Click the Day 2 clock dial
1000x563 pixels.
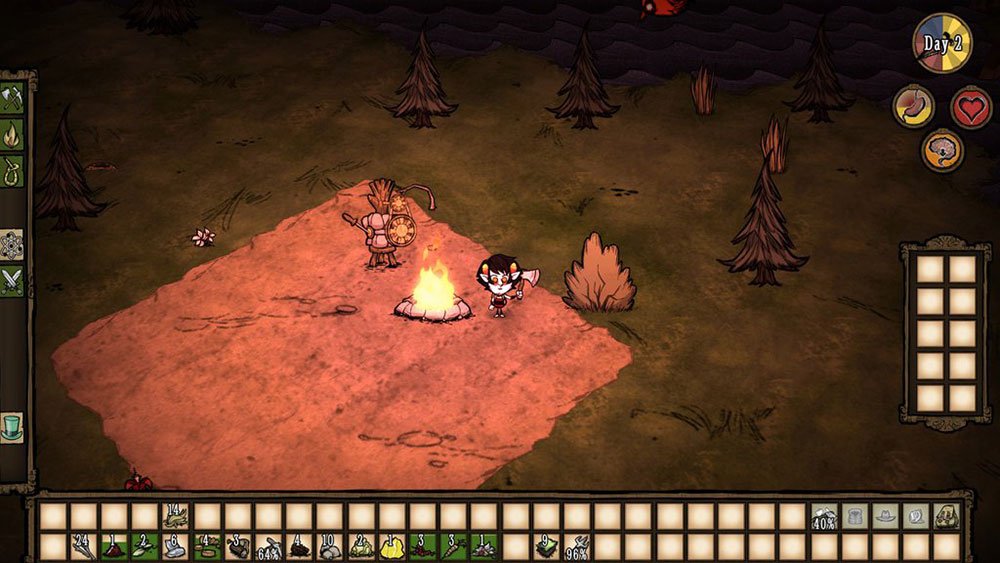point(941,43)
